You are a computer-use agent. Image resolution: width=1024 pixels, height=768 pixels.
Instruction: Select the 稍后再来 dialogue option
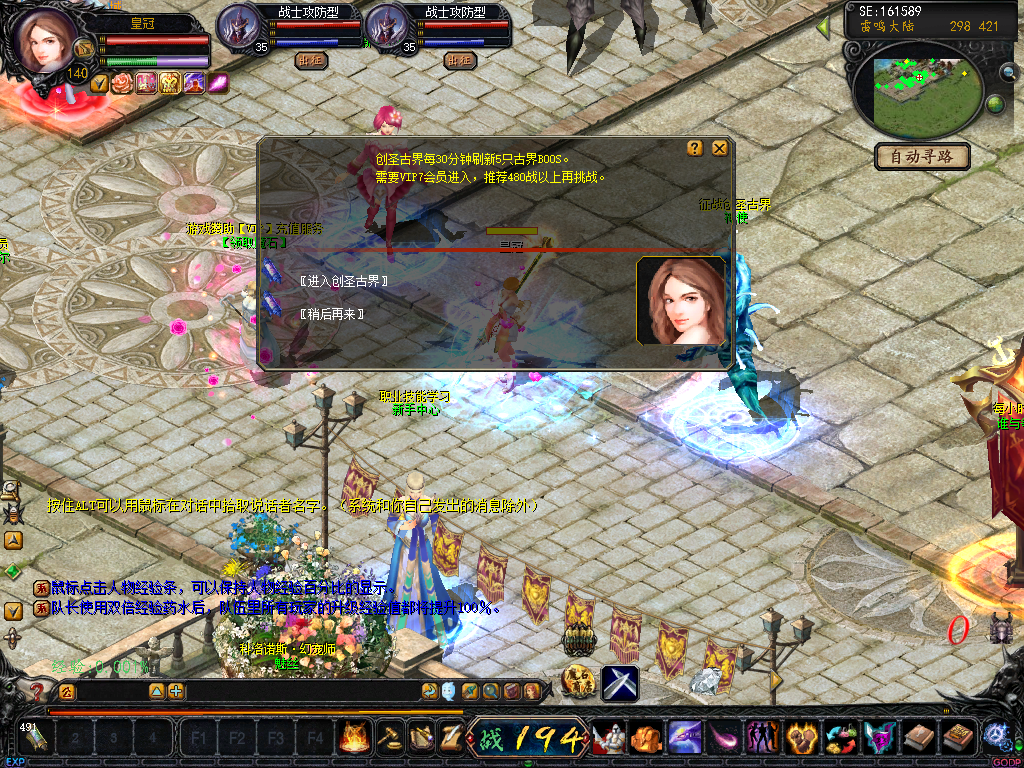pos(331,314)
